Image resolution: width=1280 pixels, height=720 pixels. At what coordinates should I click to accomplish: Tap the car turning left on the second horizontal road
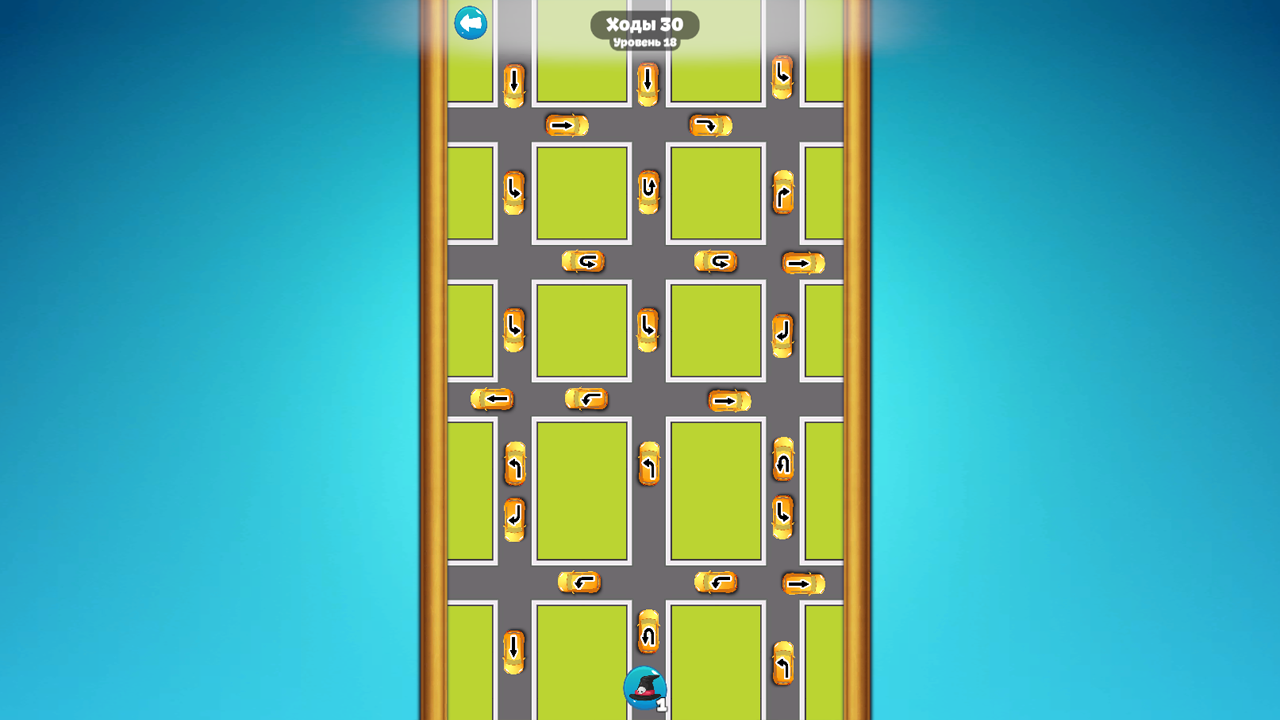coord(585,262)
